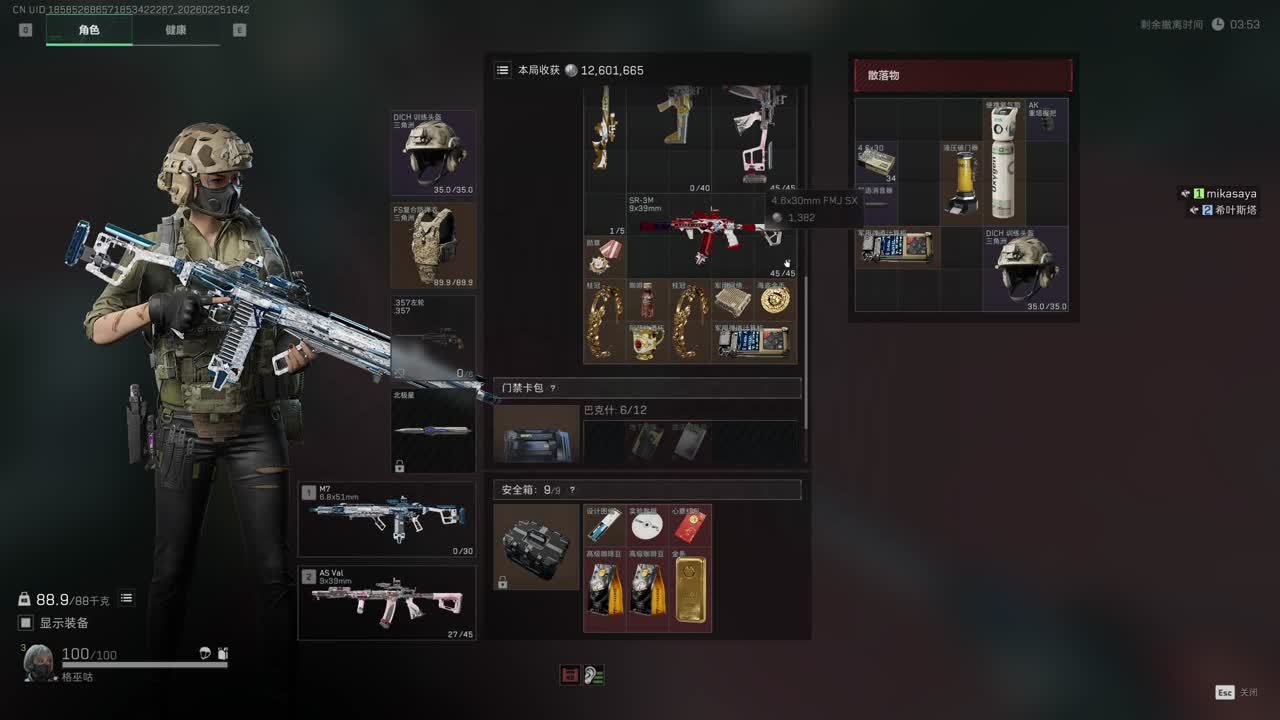The width and height of the screenshot is (1280, 720).
Task: Select the yellow hydraulic breaching tool
Action: 962,183
